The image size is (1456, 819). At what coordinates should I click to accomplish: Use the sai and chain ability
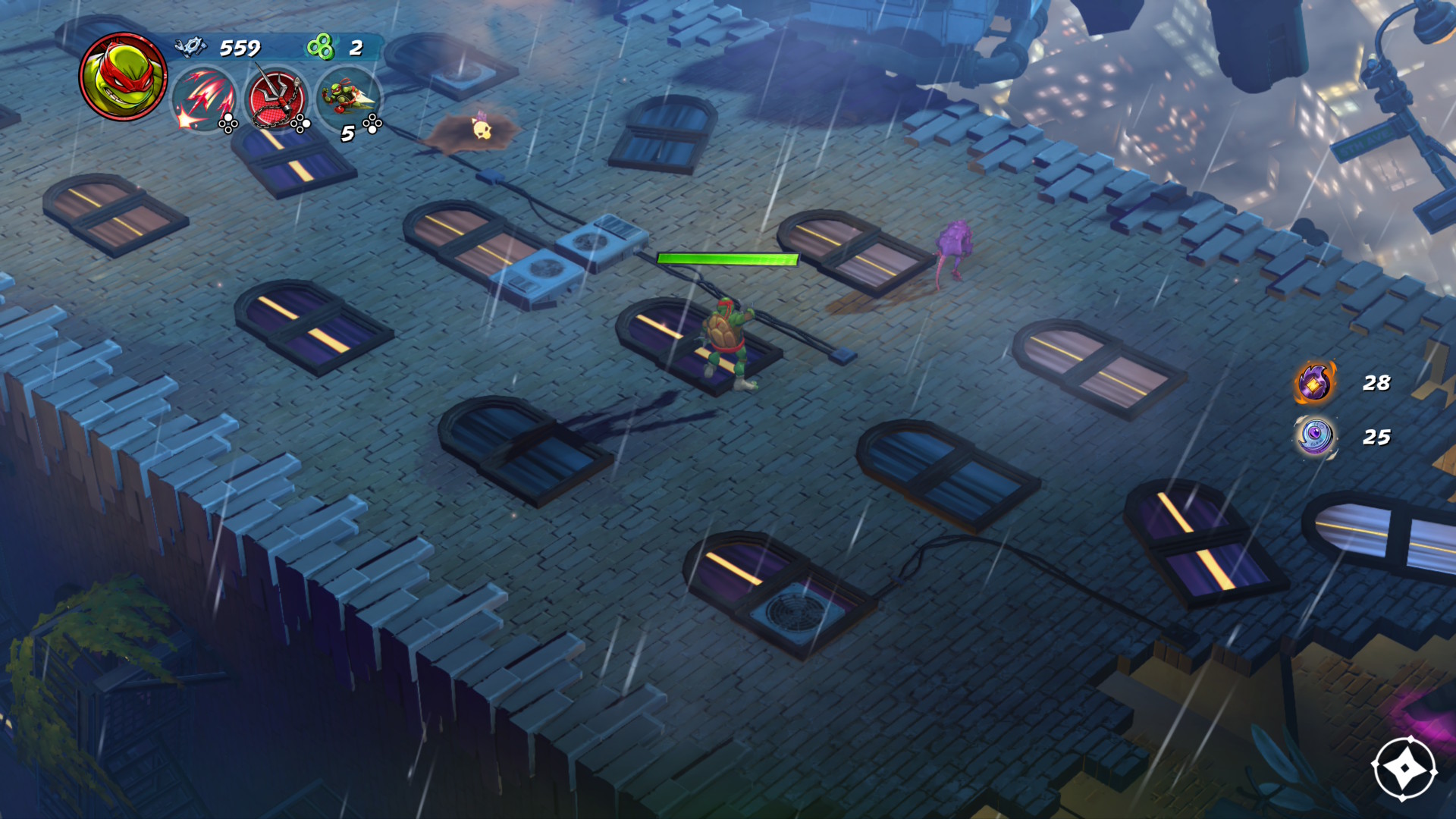pyautogui.click(x=275, y=99)
